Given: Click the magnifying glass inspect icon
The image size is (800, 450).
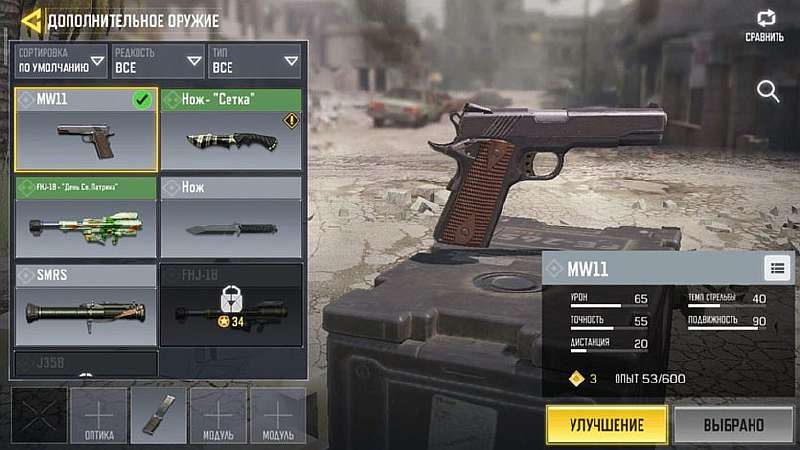Looking at the screenshot, I should pos(768,92).
